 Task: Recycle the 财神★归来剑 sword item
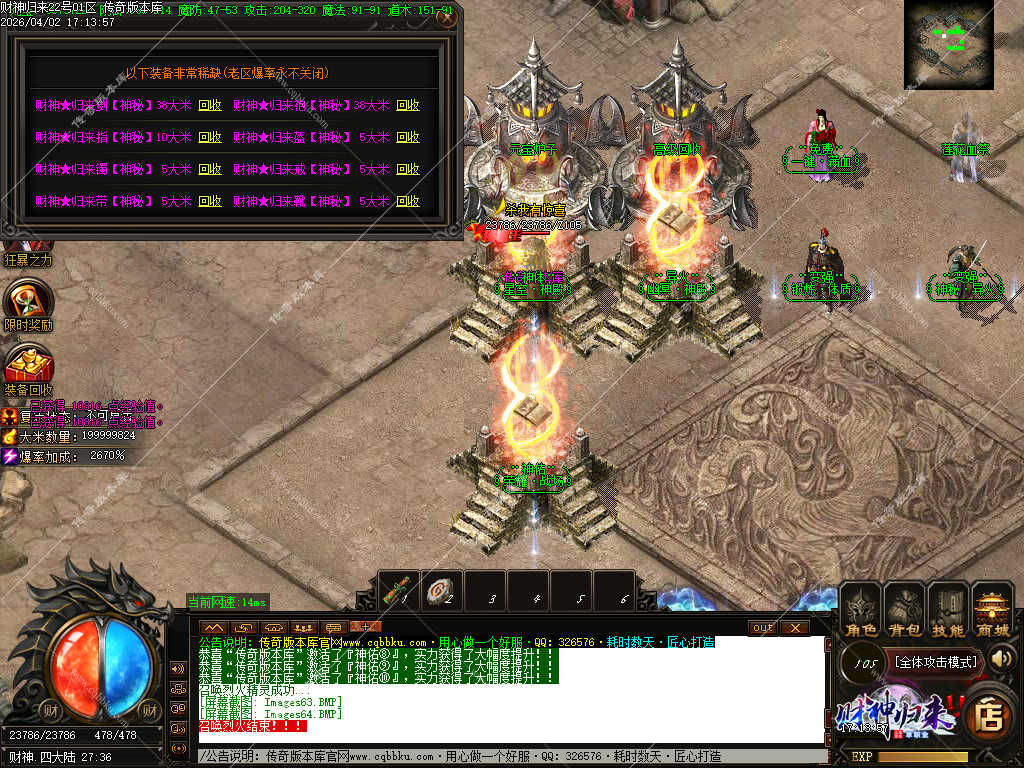(x=210, y=105)
